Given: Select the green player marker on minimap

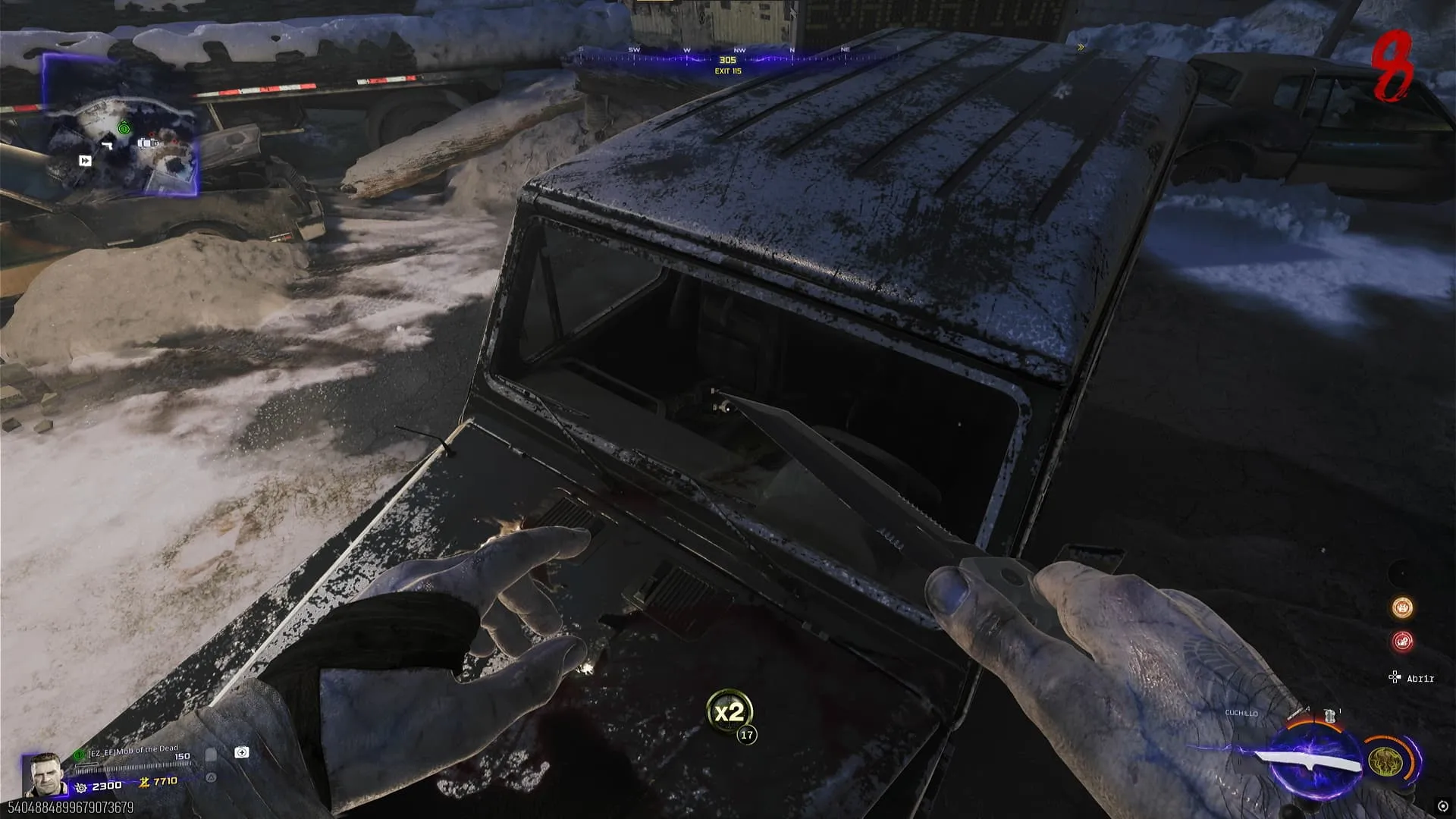Looking at the screenshot, I should pyautogui.click(x=124, y=128).
